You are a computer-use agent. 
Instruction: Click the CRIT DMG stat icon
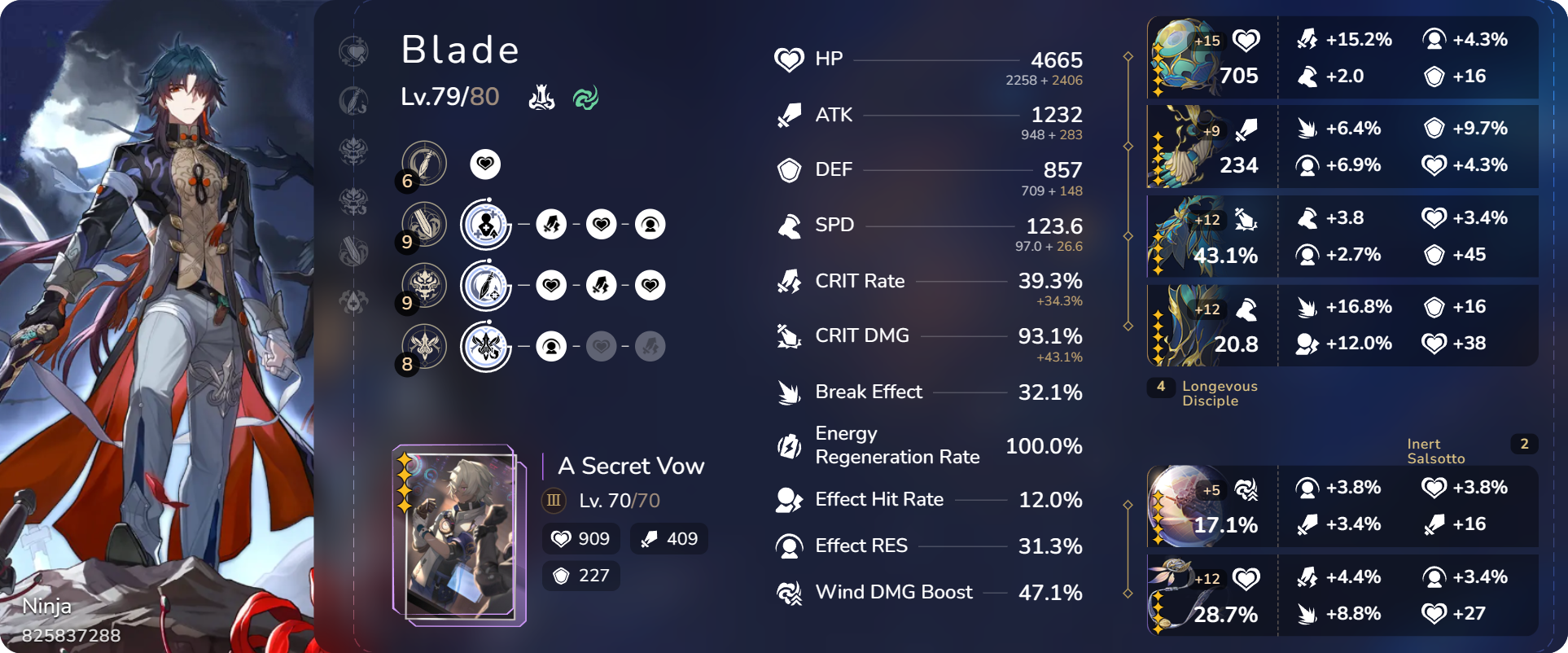coord(788,335)
